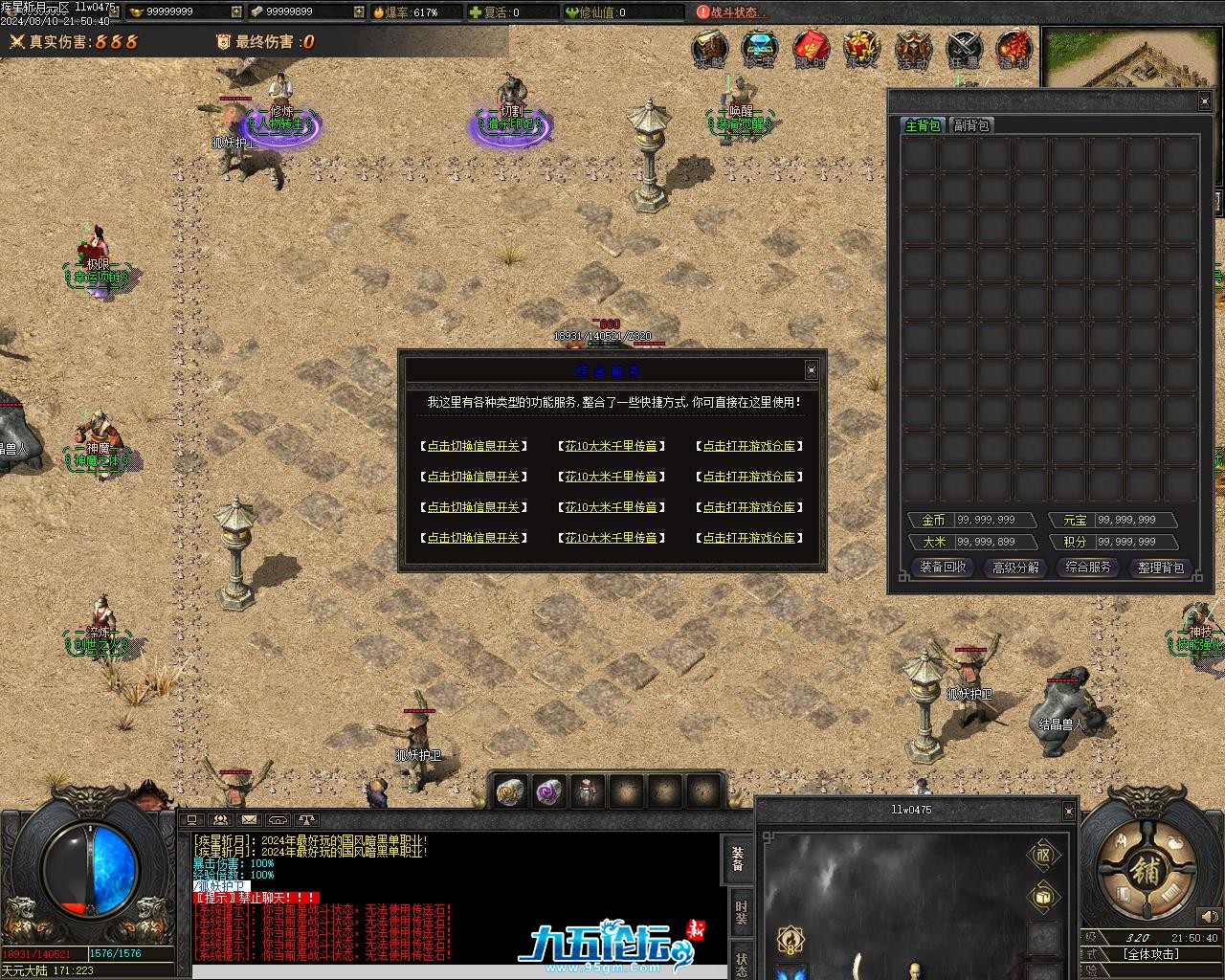
Task: Open the 活动 events icon
Action: tap(912, 49)
